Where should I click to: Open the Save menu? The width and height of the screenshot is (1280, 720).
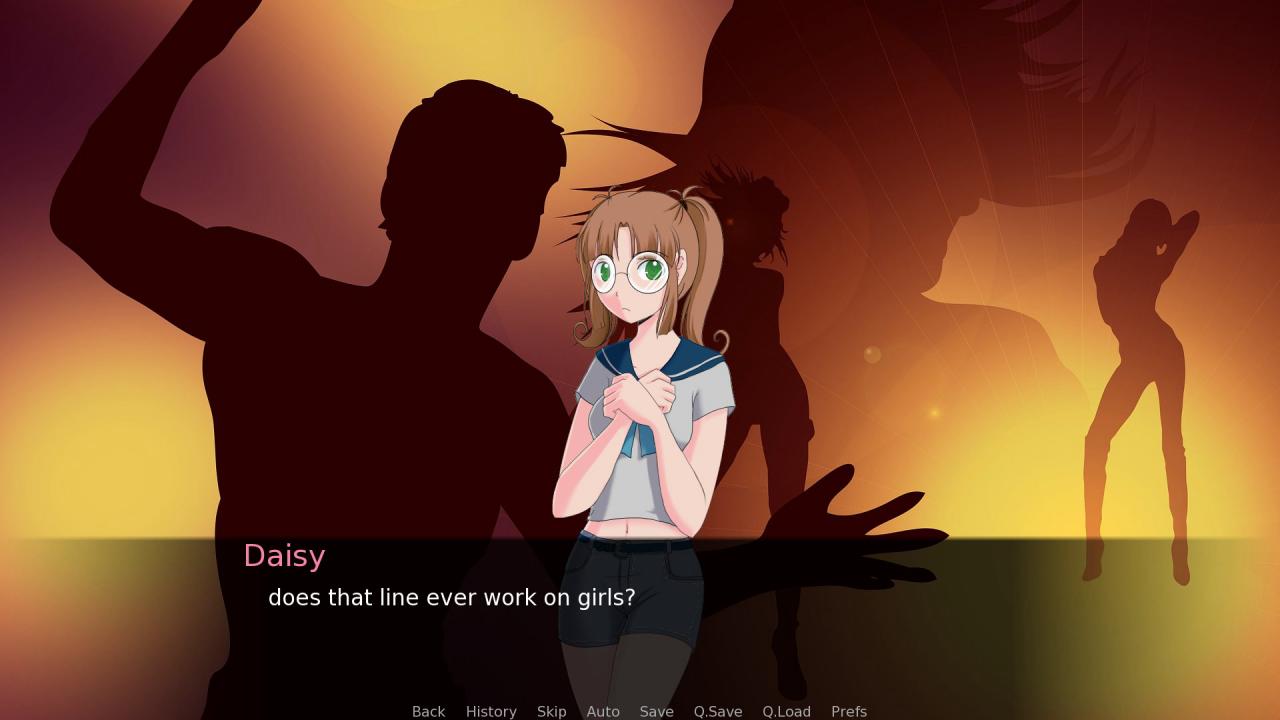point(656,711)
